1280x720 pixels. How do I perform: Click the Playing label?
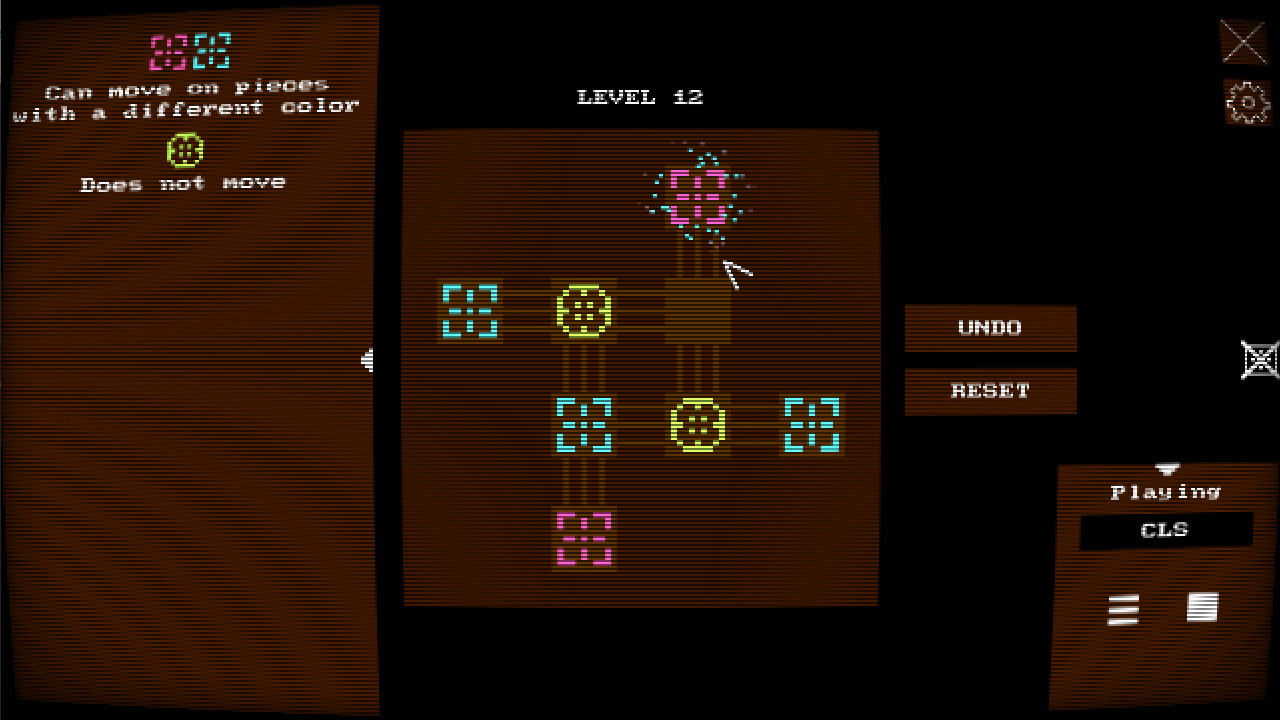pyautogui.click(x=1166, y=491)
